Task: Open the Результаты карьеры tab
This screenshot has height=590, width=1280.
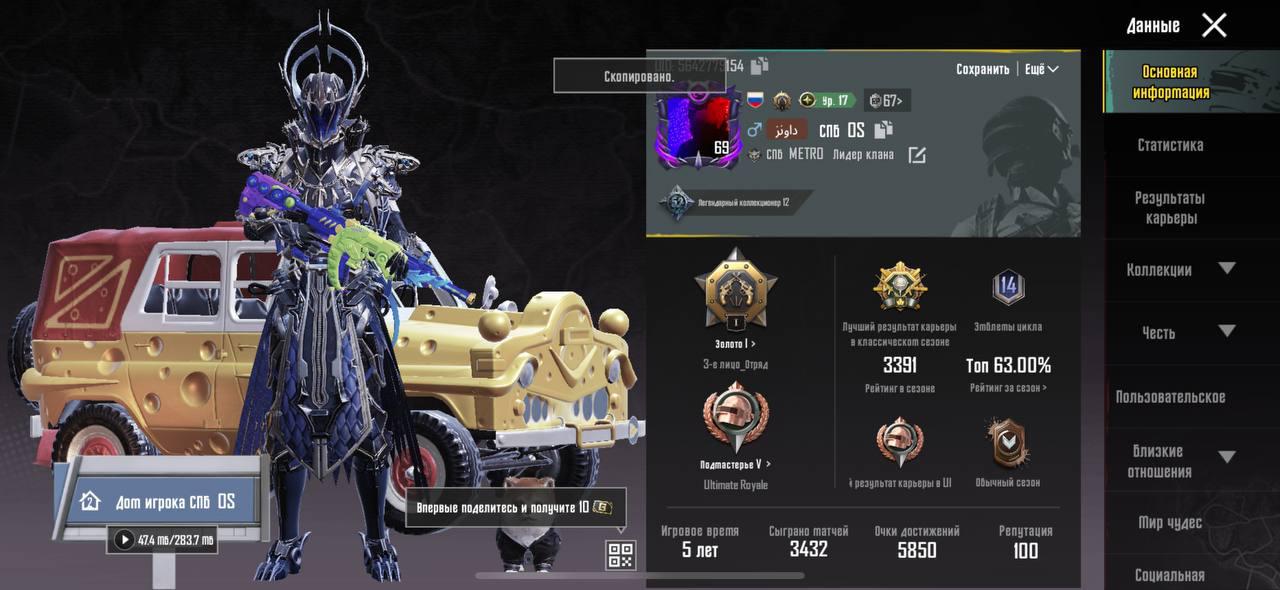Action: pyautogui.click(x=1170, y=208)
